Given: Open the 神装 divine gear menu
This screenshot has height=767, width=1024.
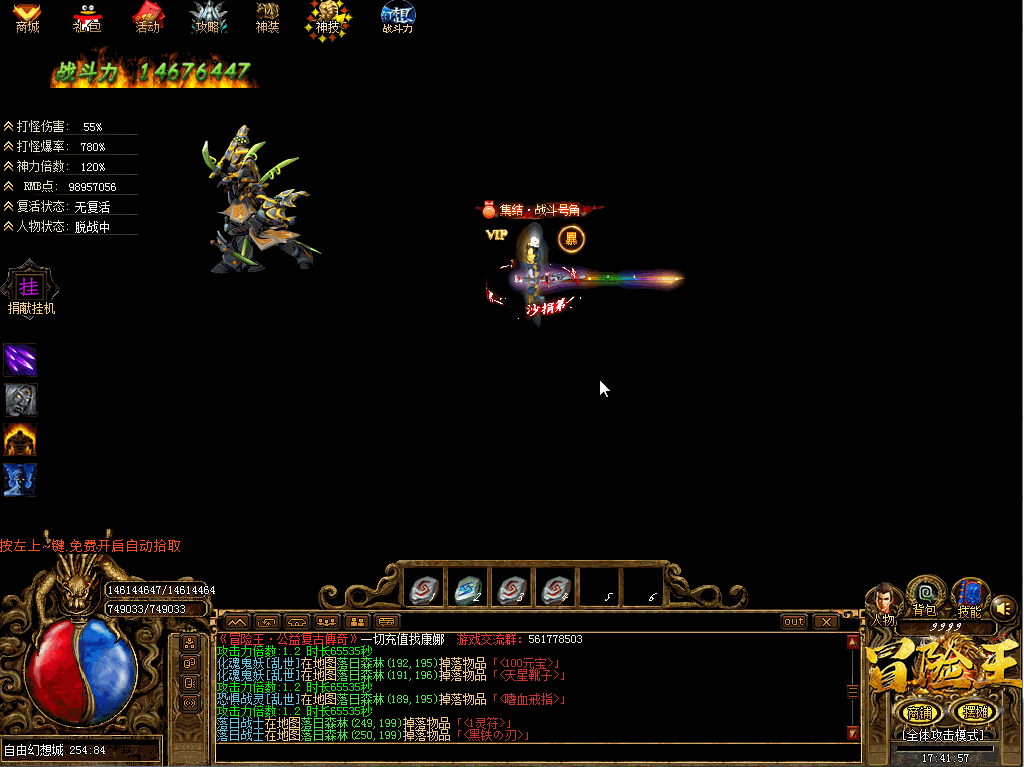Looking at the screenshot, I should (267, 17).
